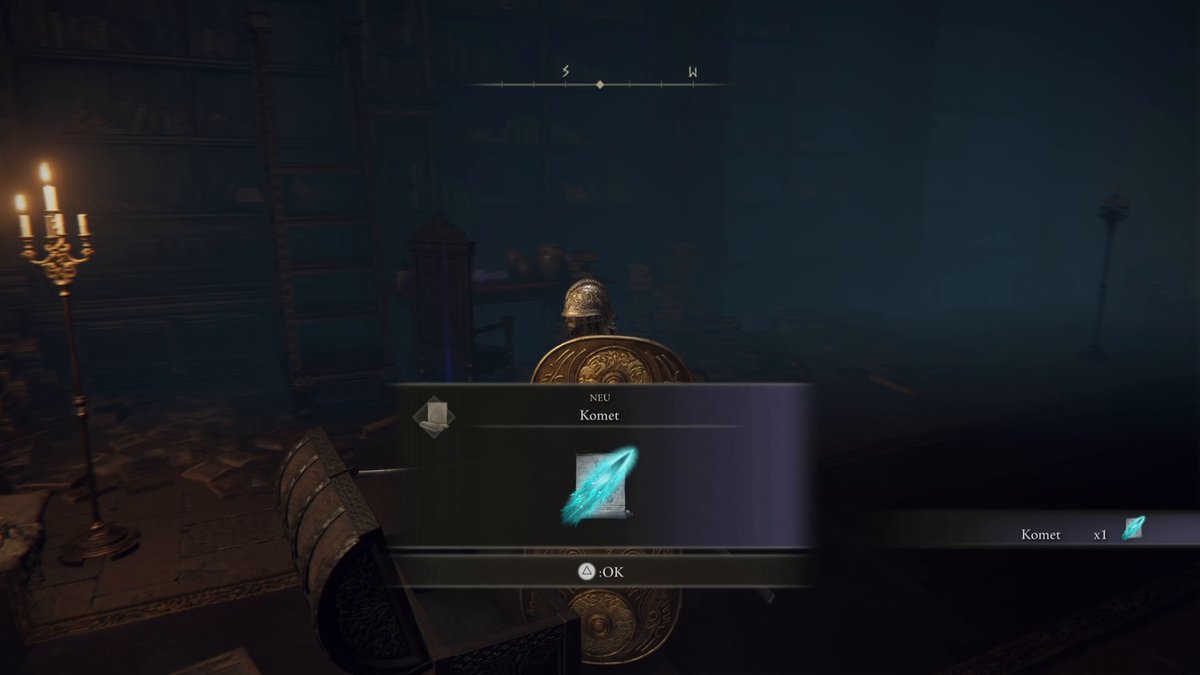Select the Komet sorcery scroll image
The image size is (1200, 675).
pyautogui.click(x=600, y=486)
